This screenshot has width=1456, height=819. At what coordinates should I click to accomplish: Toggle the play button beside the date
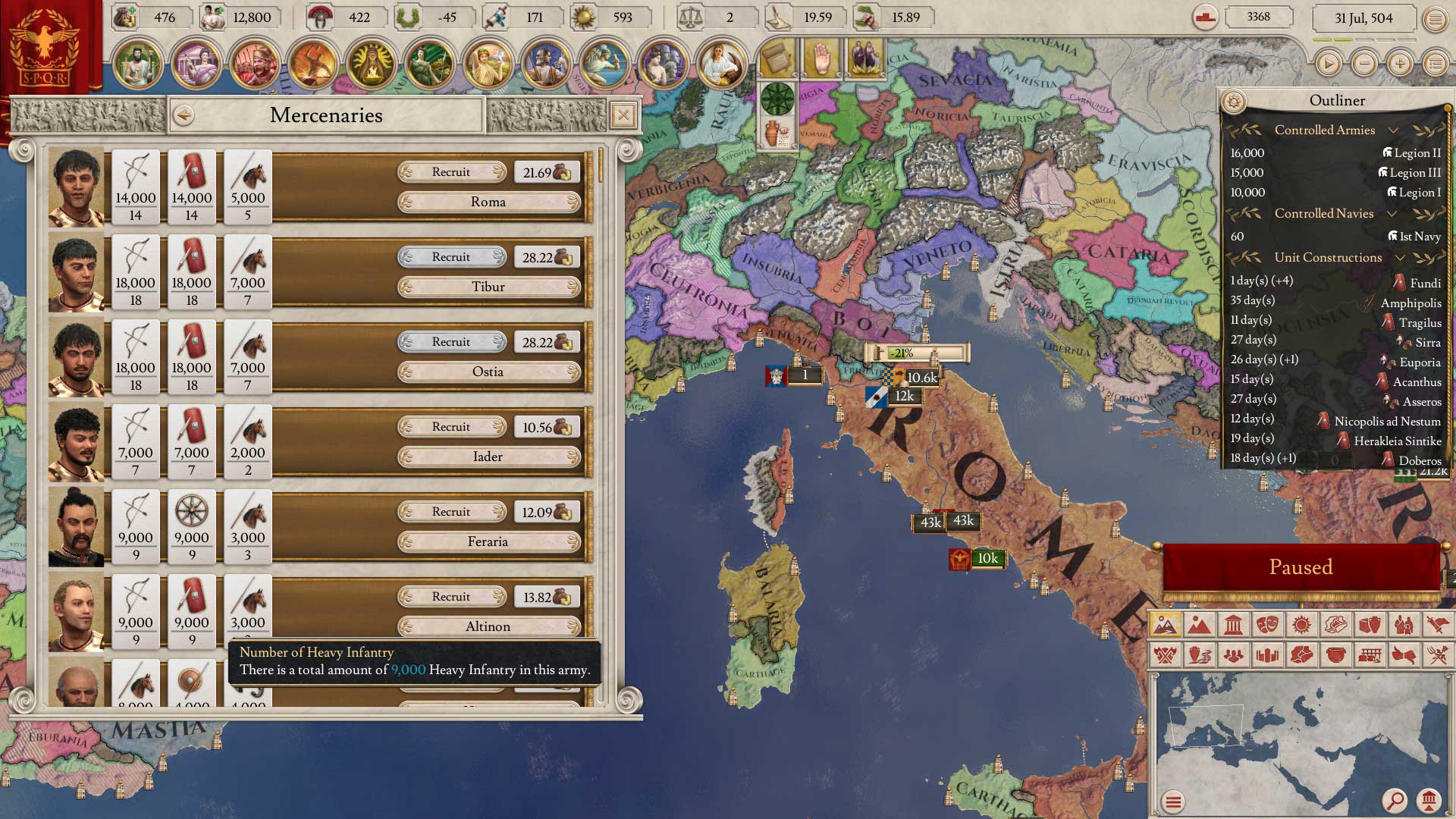[1328, 64]
